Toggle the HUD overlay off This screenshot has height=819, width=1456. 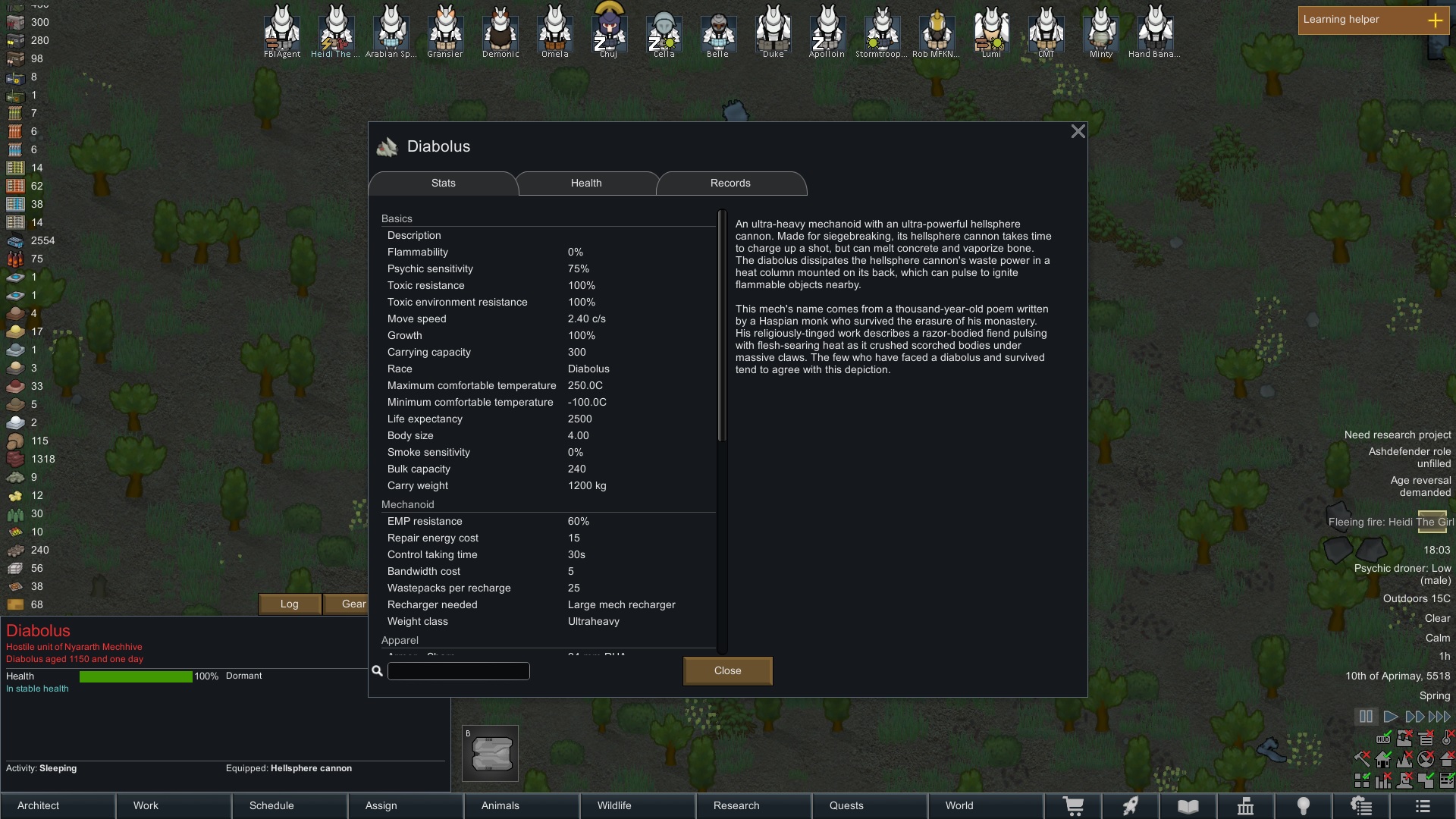click(1383, 738)
